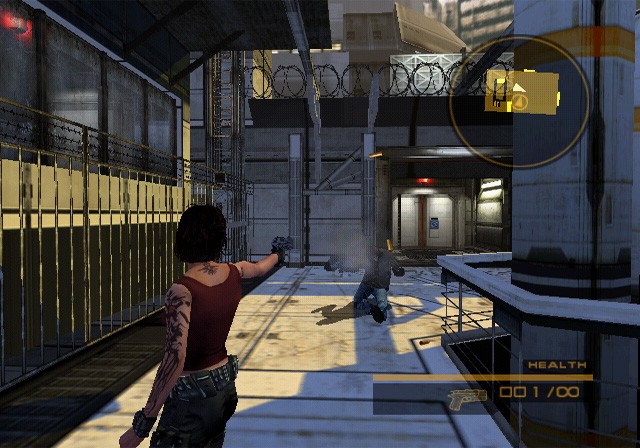640x448 pixels.
Task: Click the circular minimap radar
Action: 519,101
